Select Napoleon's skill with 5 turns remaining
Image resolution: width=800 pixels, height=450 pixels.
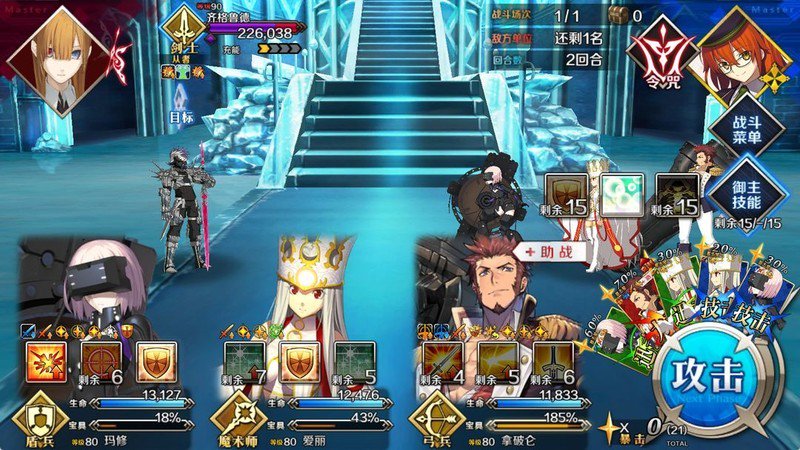tap(497, 364)
